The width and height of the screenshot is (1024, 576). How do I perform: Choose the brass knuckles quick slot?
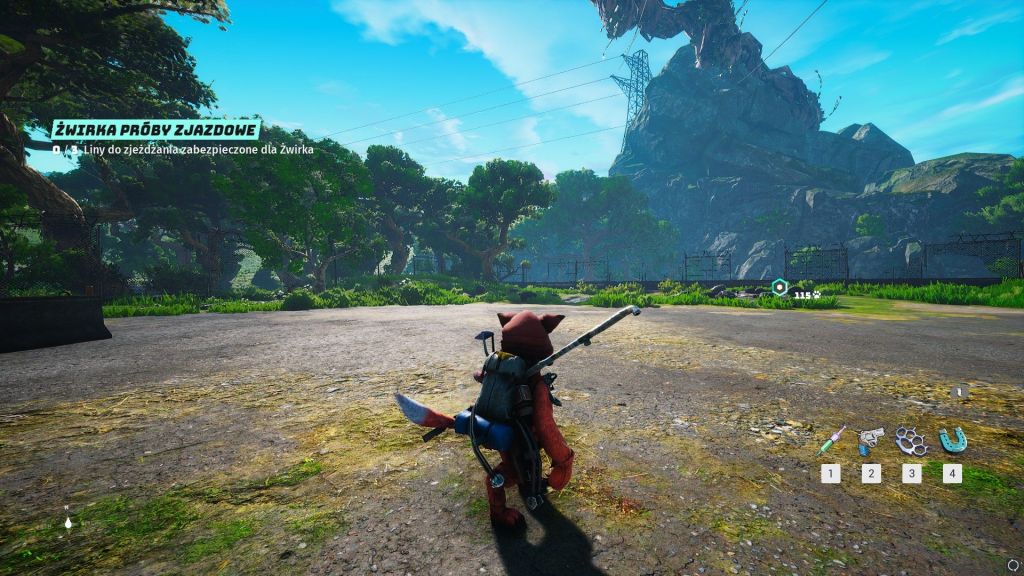[911, 439]
